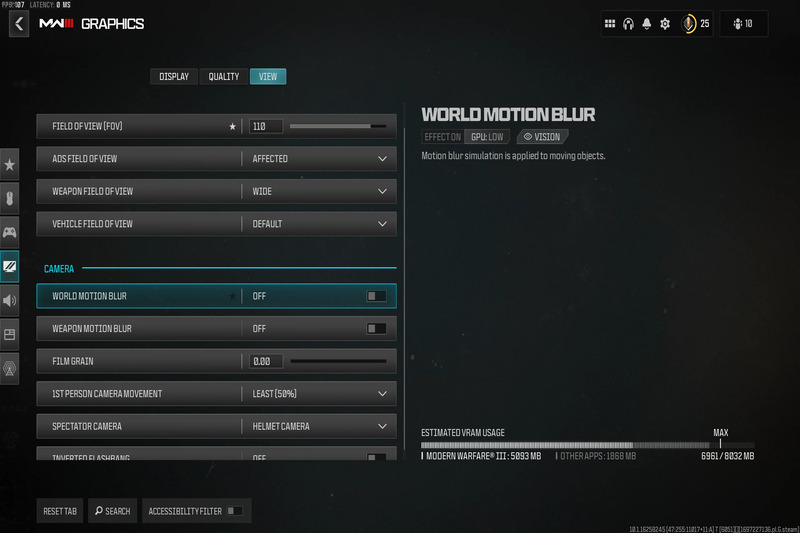Choose the Spectator Camera dropdown
800x533 pixels.
coord(319,427)
